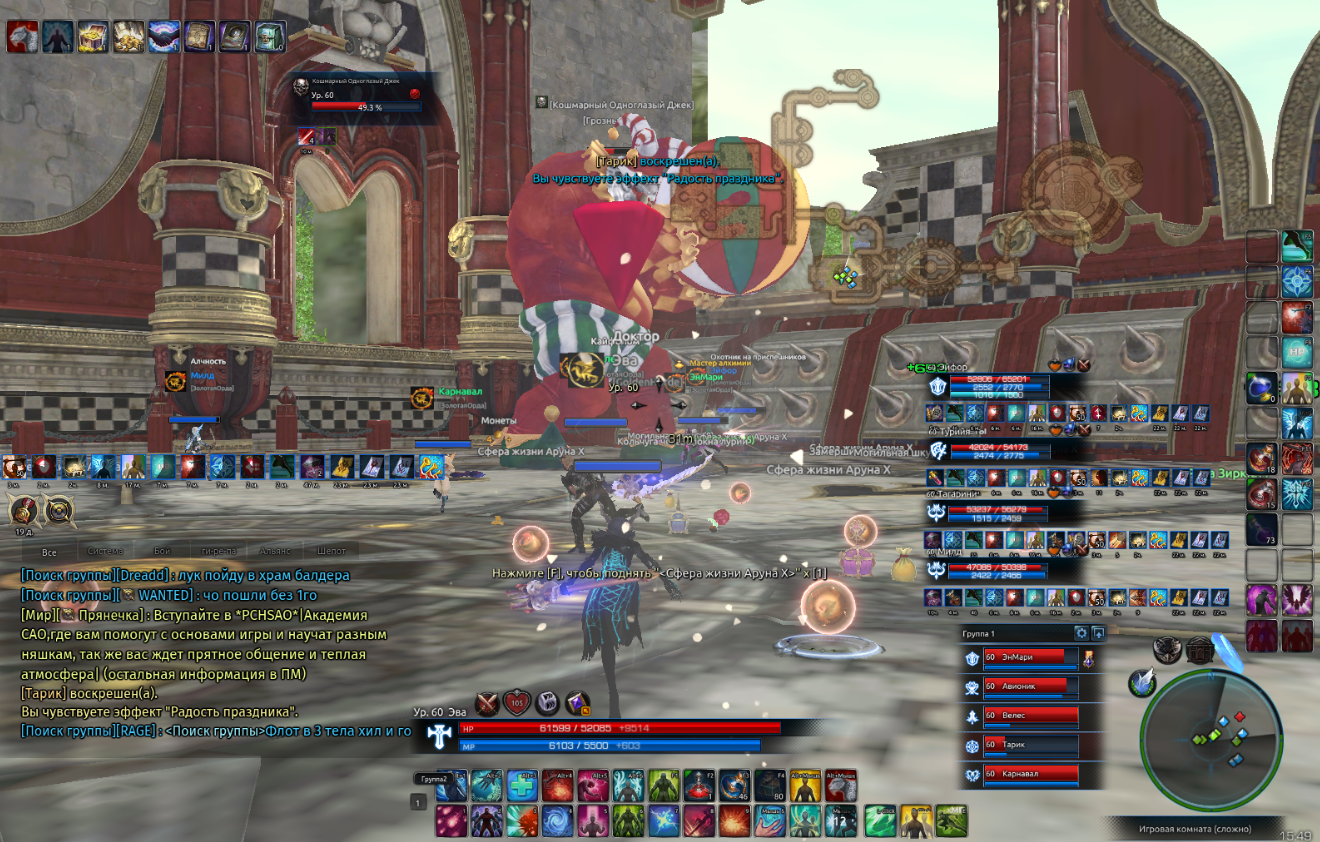Select party member Велес in group list
The image size is (1320, 842).
[x=1030, y=716]
